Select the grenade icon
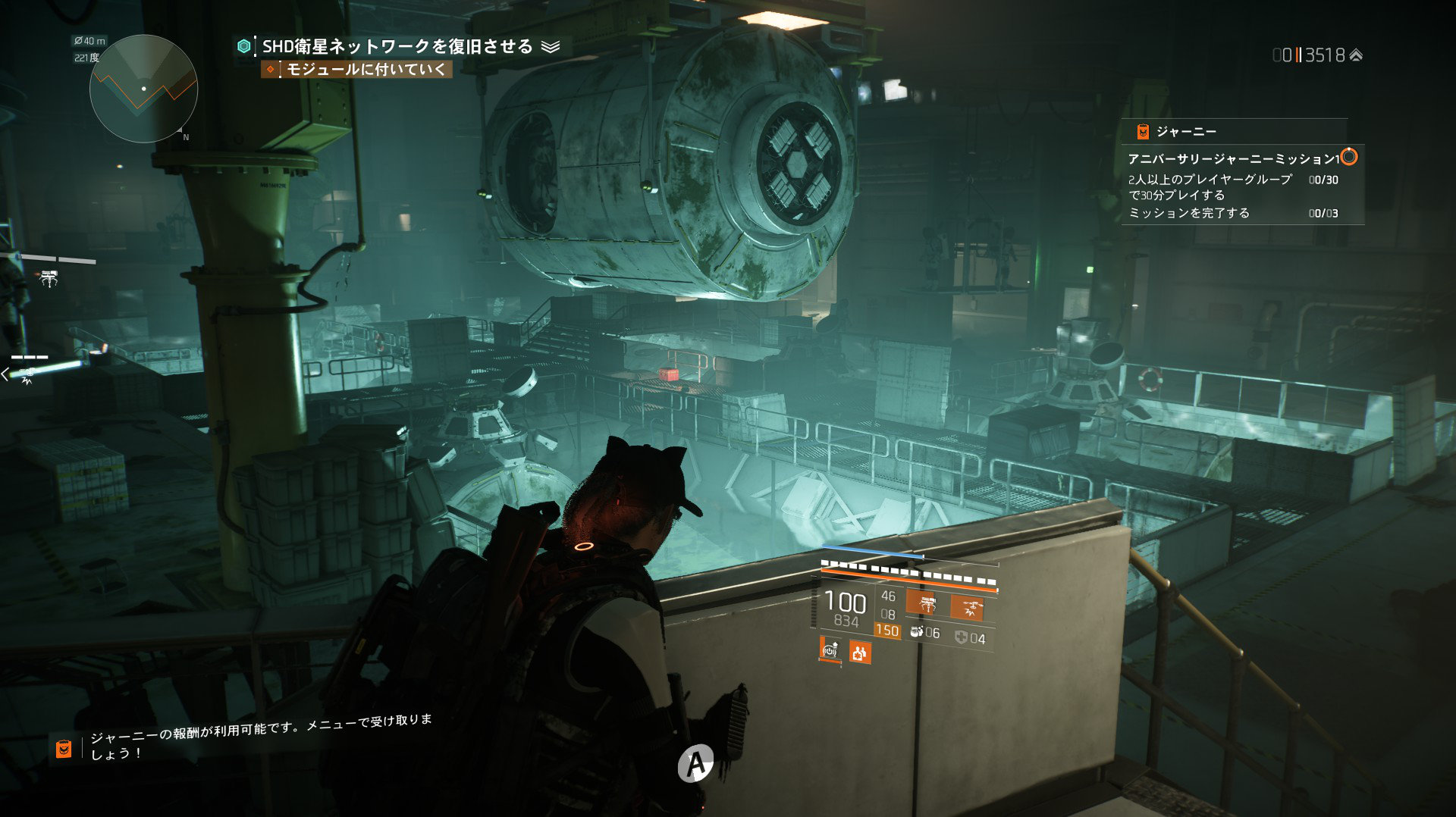The width and height of the screenshot is (1456, 817). point(917,632)
